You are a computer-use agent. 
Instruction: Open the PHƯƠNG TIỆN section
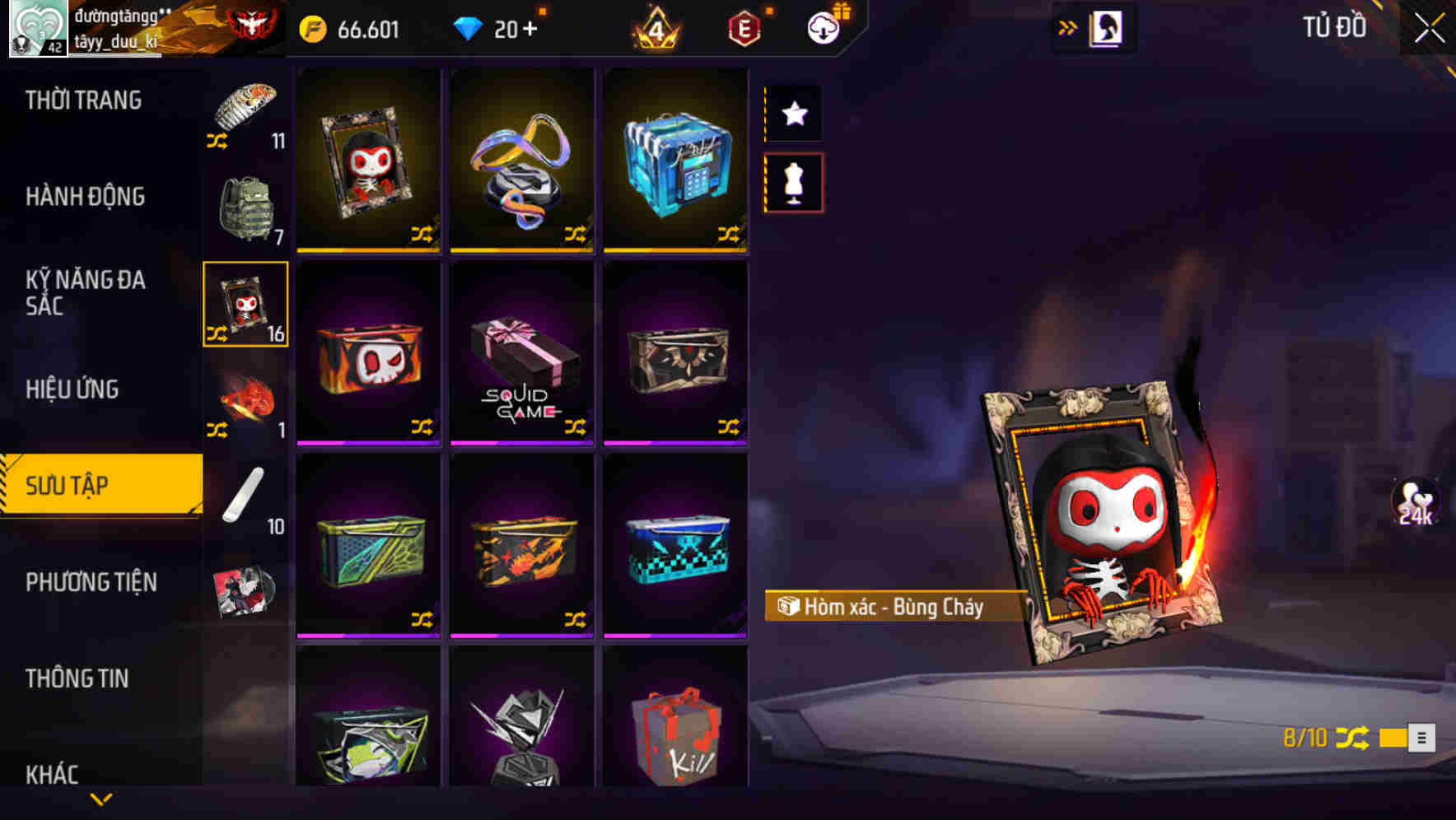click(x=91, y=581)
